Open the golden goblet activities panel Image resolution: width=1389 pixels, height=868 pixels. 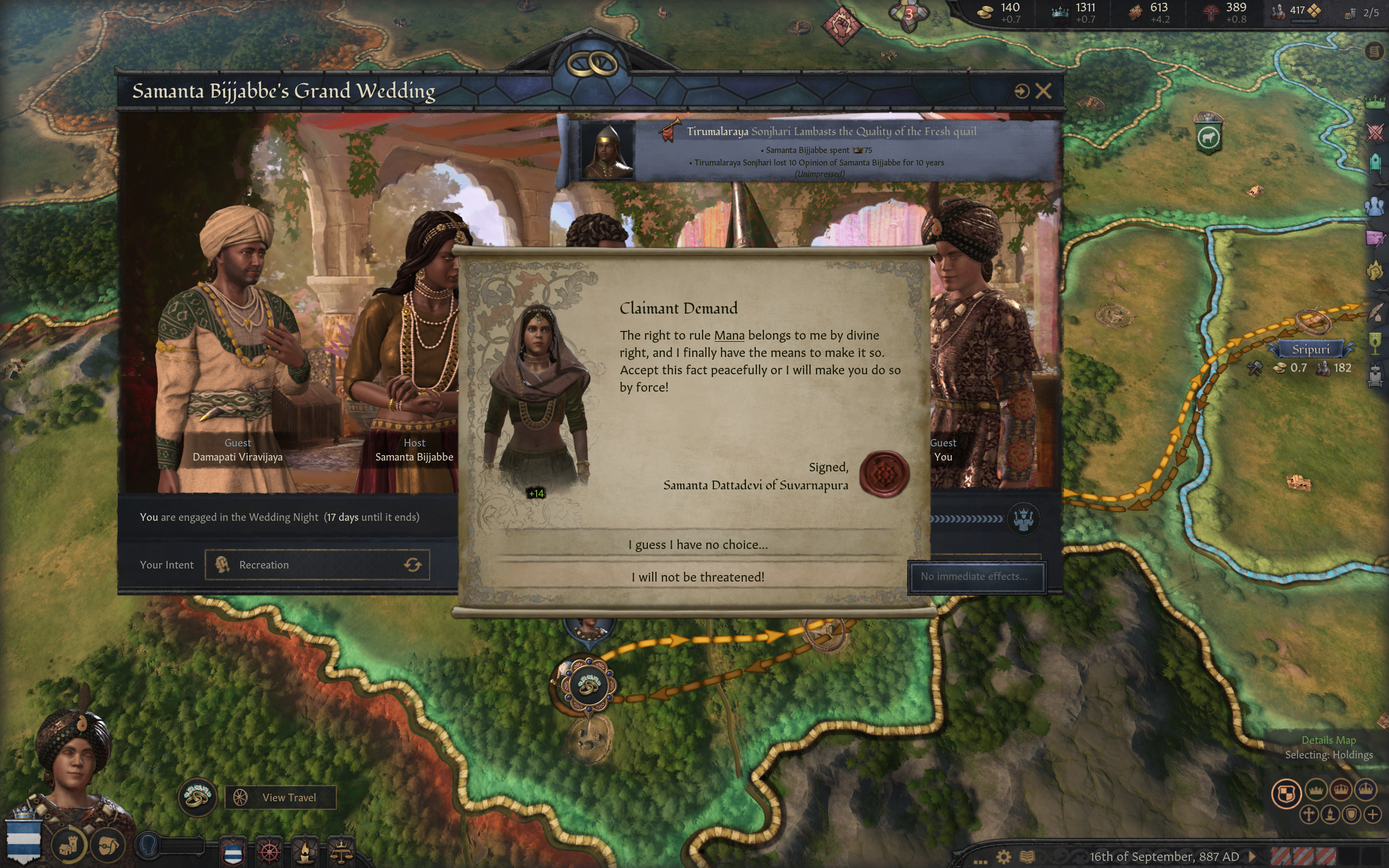(x=1375, y=343)
